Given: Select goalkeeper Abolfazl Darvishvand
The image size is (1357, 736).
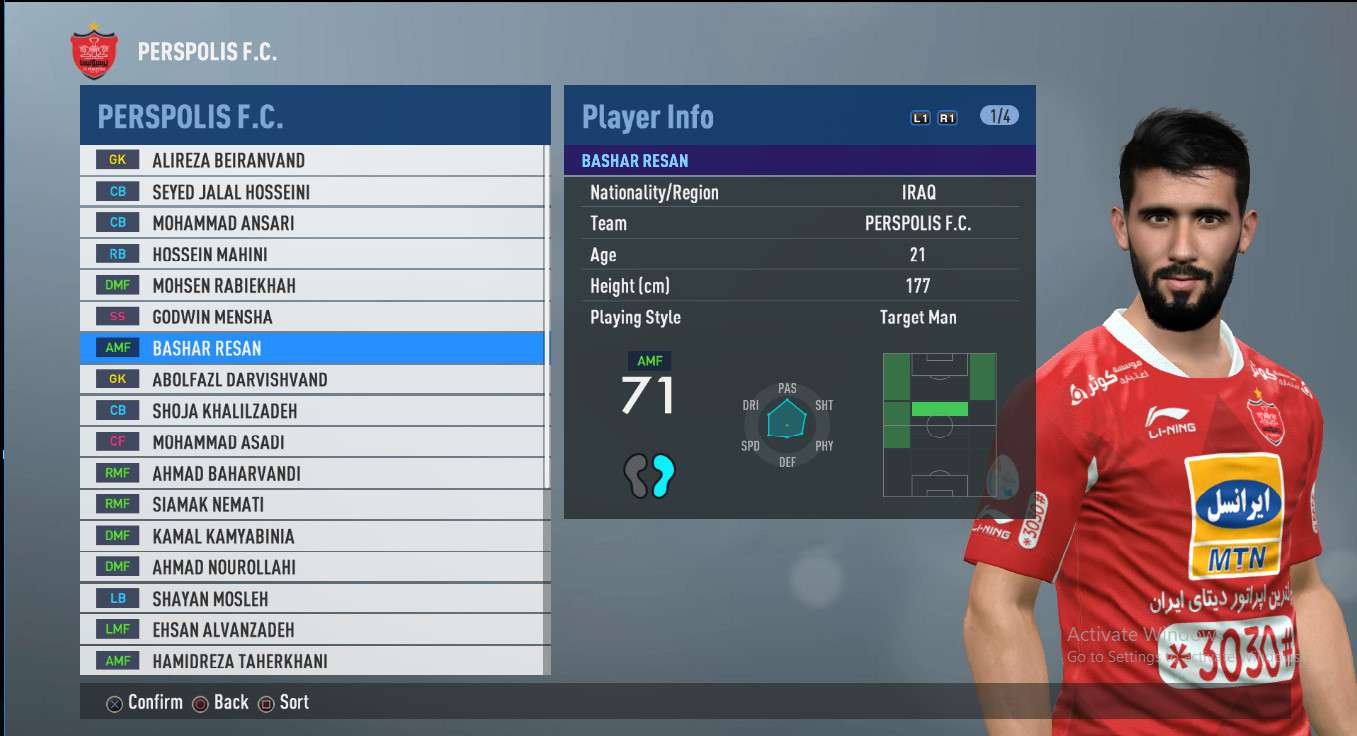Looking at the screenshot, I should 240,380.
